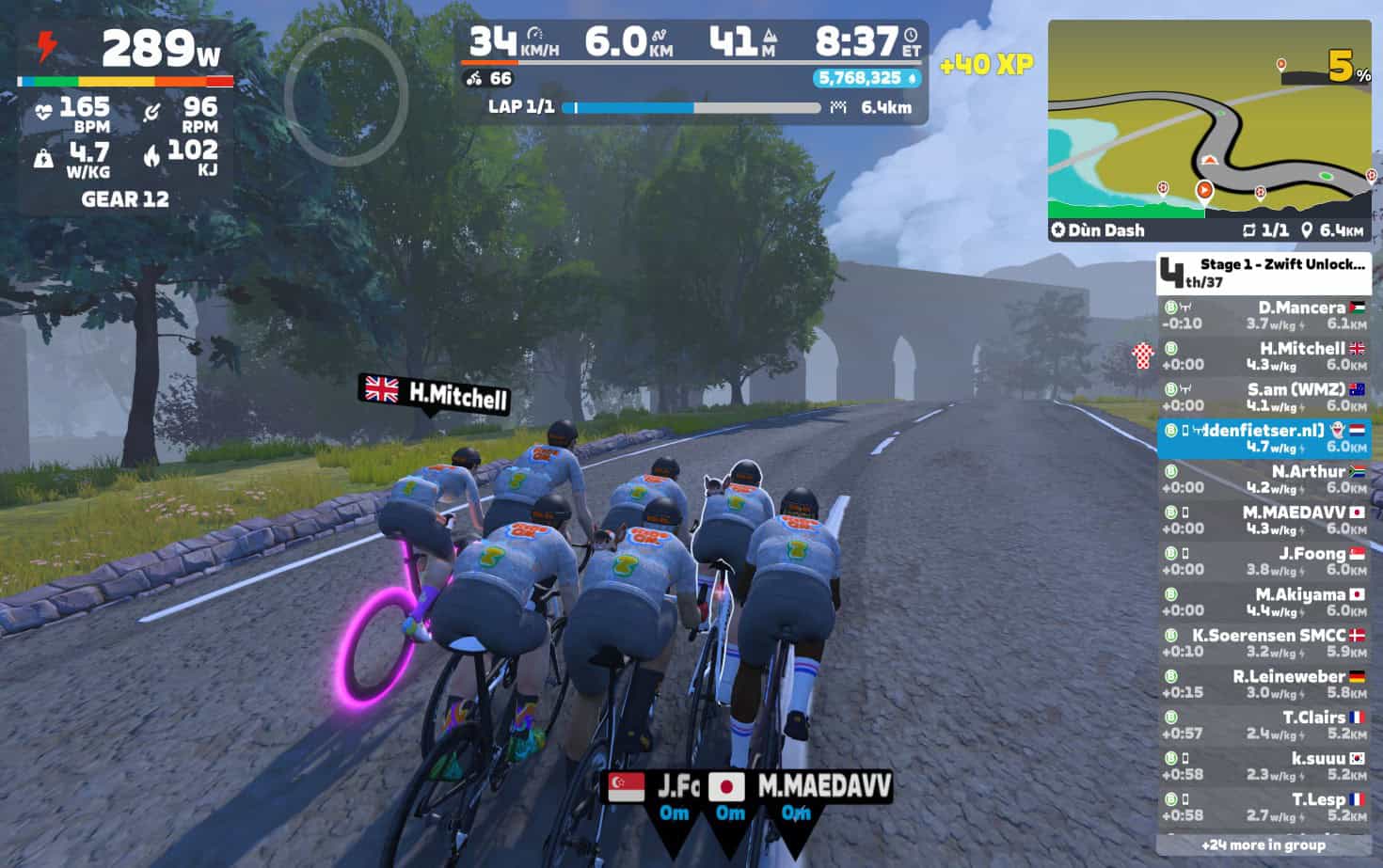Click the H.Mitchell name tag
Image resolution: width=1383 pixels, height=868 pixels.
click(x=435, y=393)
